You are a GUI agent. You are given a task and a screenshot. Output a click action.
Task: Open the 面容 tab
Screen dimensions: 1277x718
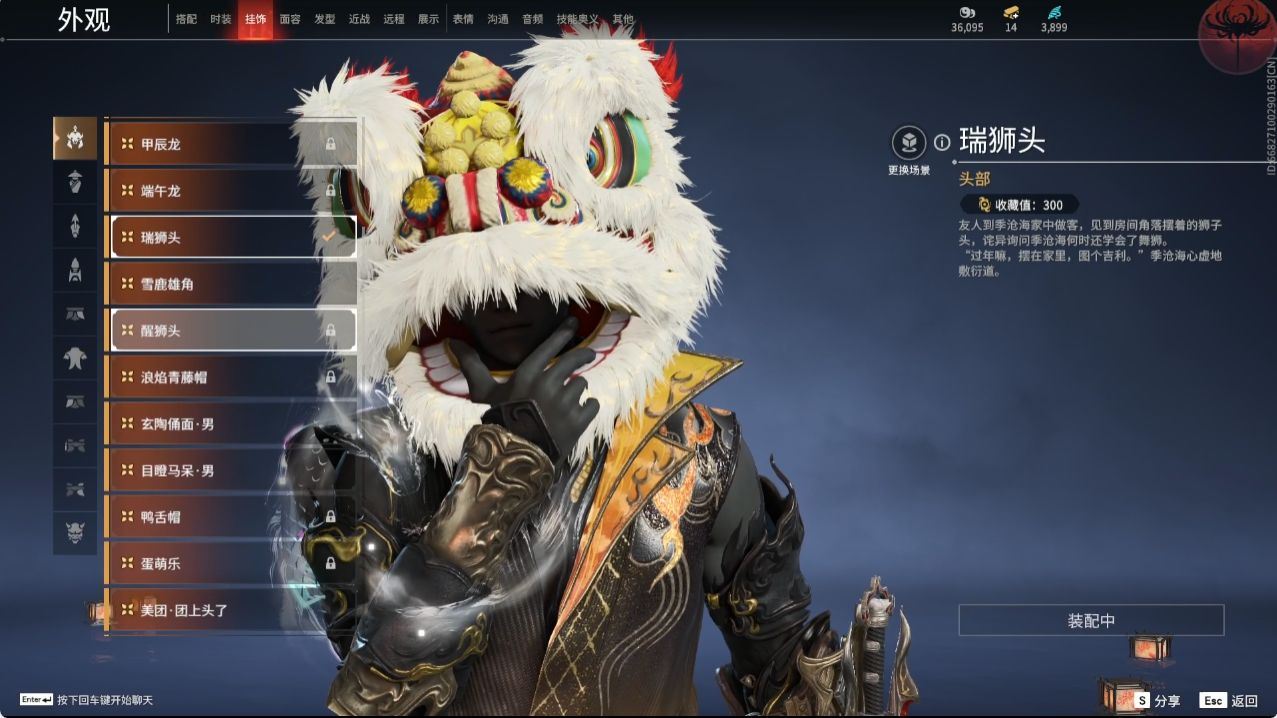(x=290, y=19)
